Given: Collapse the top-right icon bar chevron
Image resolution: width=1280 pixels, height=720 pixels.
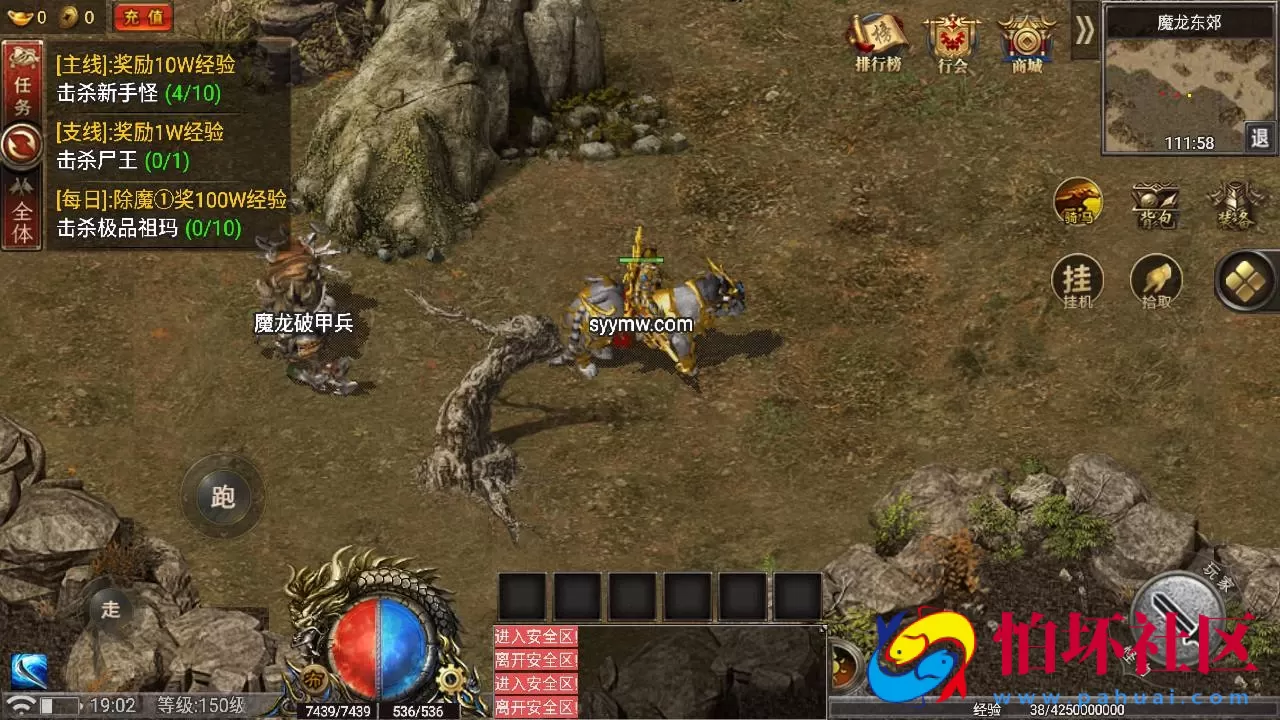Looking at the screenshot, I should pyautogui.click(x=1083, y=32).
